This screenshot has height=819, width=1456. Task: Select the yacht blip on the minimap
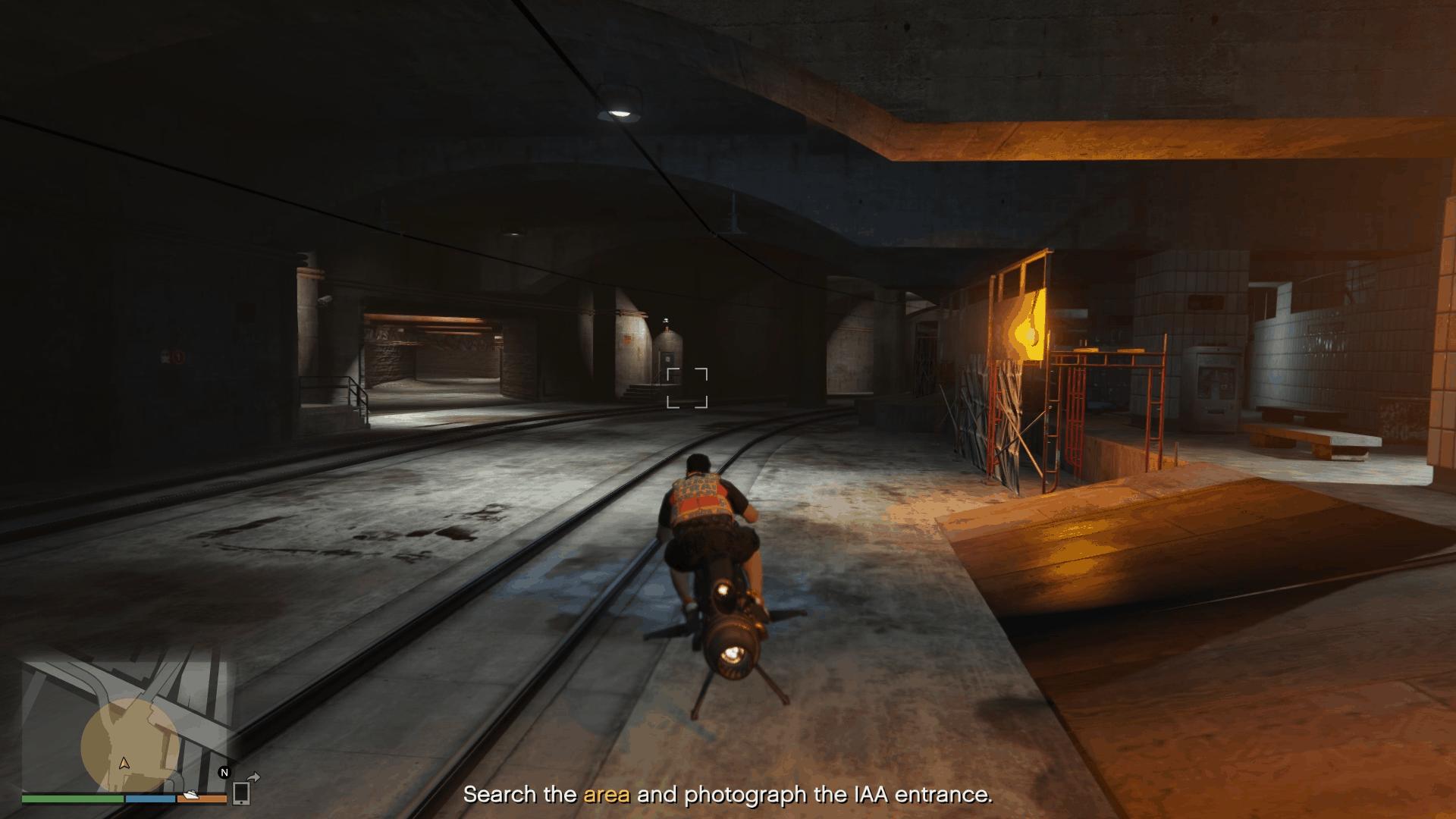(190, 795)
